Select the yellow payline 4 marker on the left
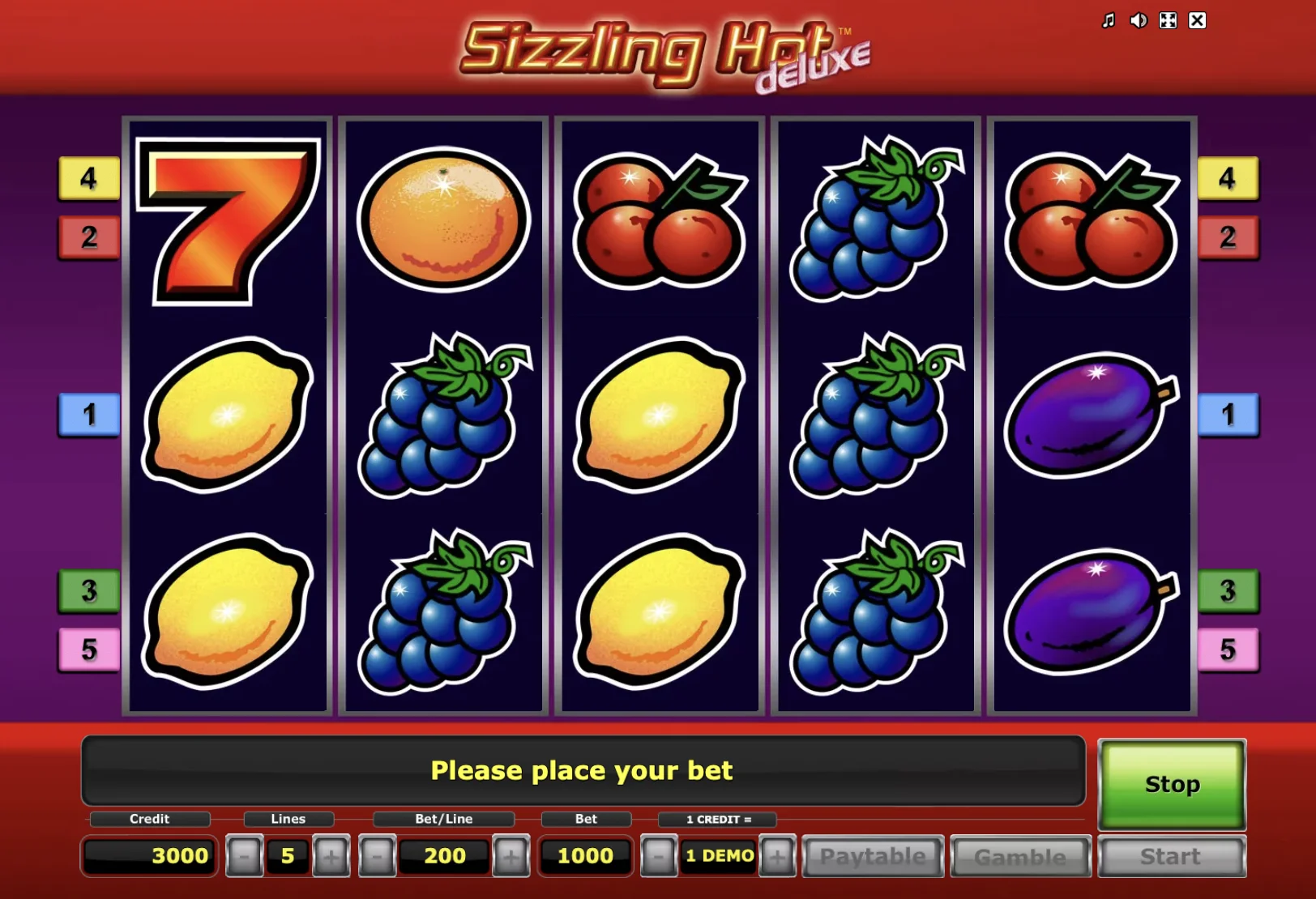Image resolution: width=1316 pixels, height=899 pixels. [89, 178]
